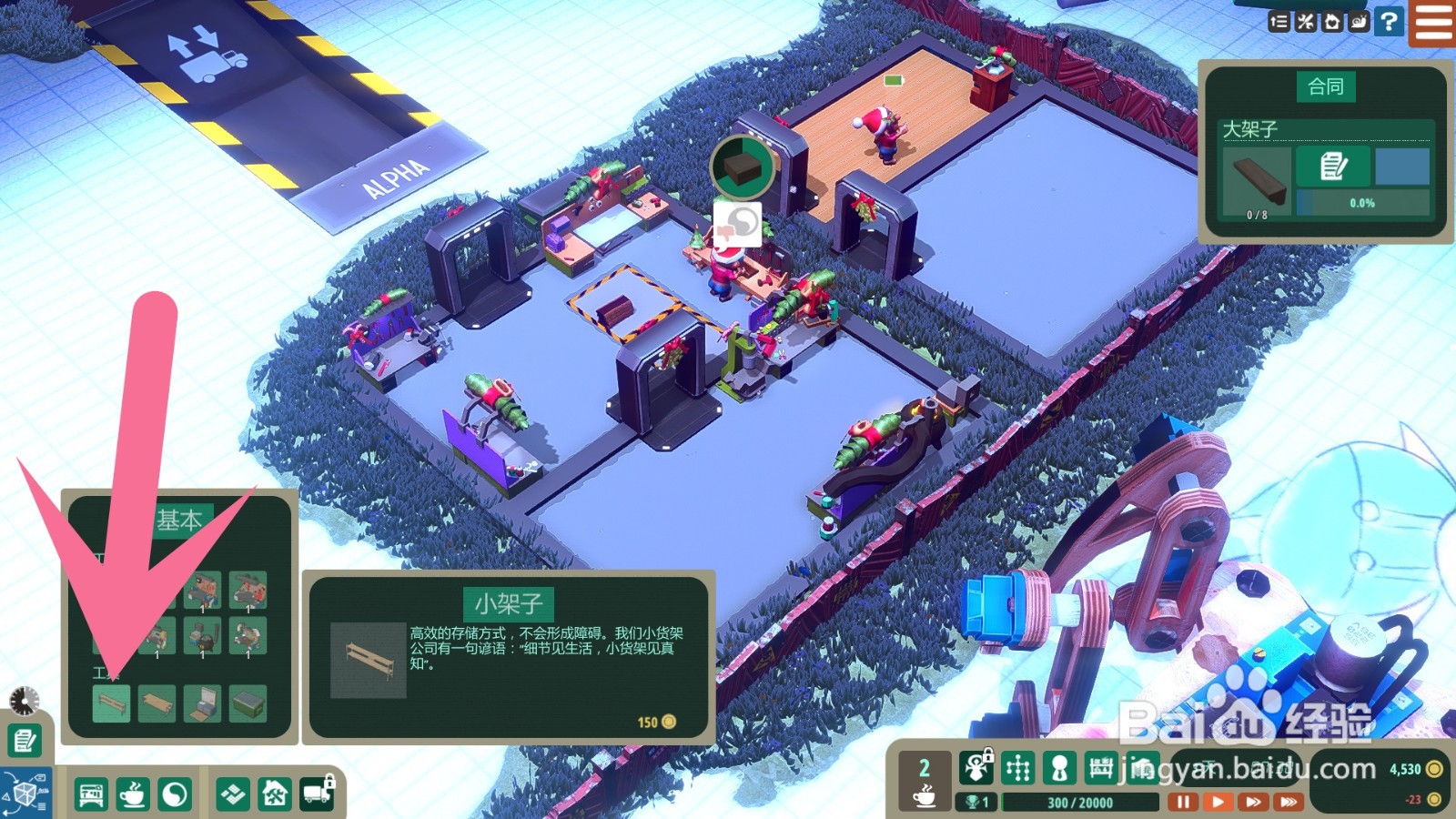Select the small shelf item in build panel
Screen dimensions: 1456x819
point(112,703)
